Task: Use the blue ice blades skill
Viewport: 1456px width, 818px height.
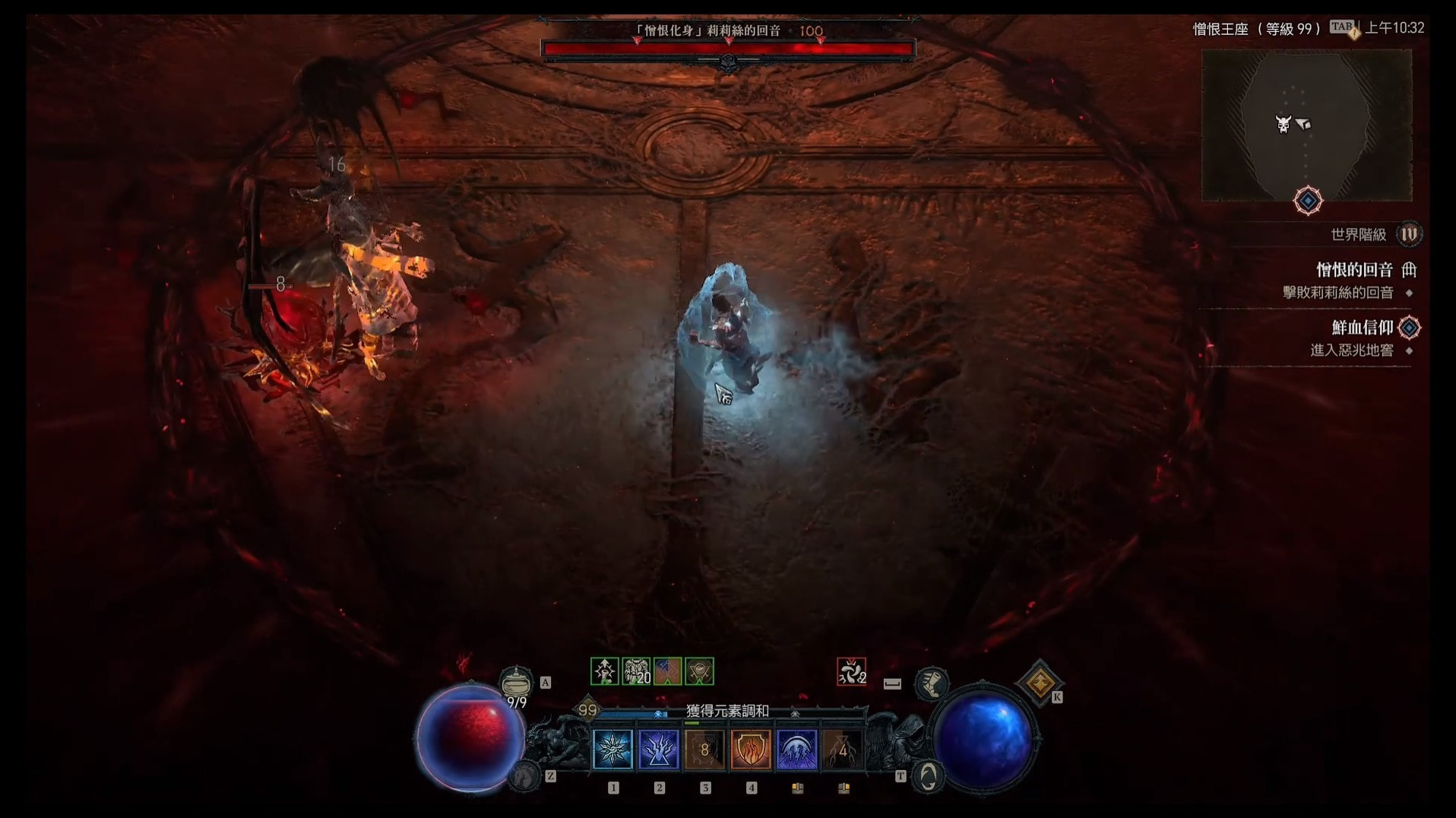Action: point(797,750)
